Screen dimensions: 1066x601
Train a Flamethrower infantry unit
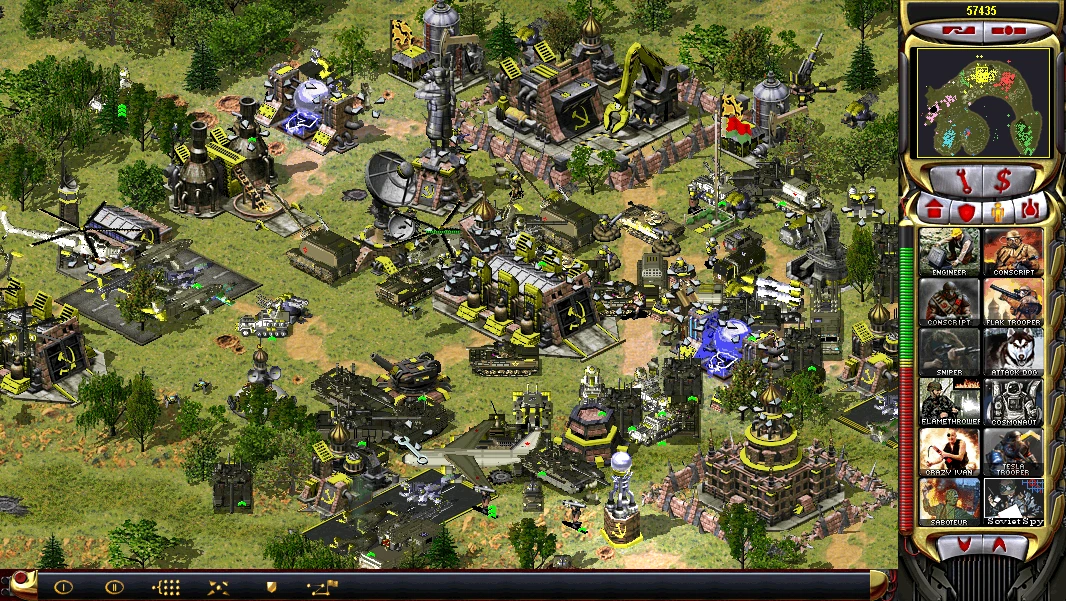tap(950, 401)
